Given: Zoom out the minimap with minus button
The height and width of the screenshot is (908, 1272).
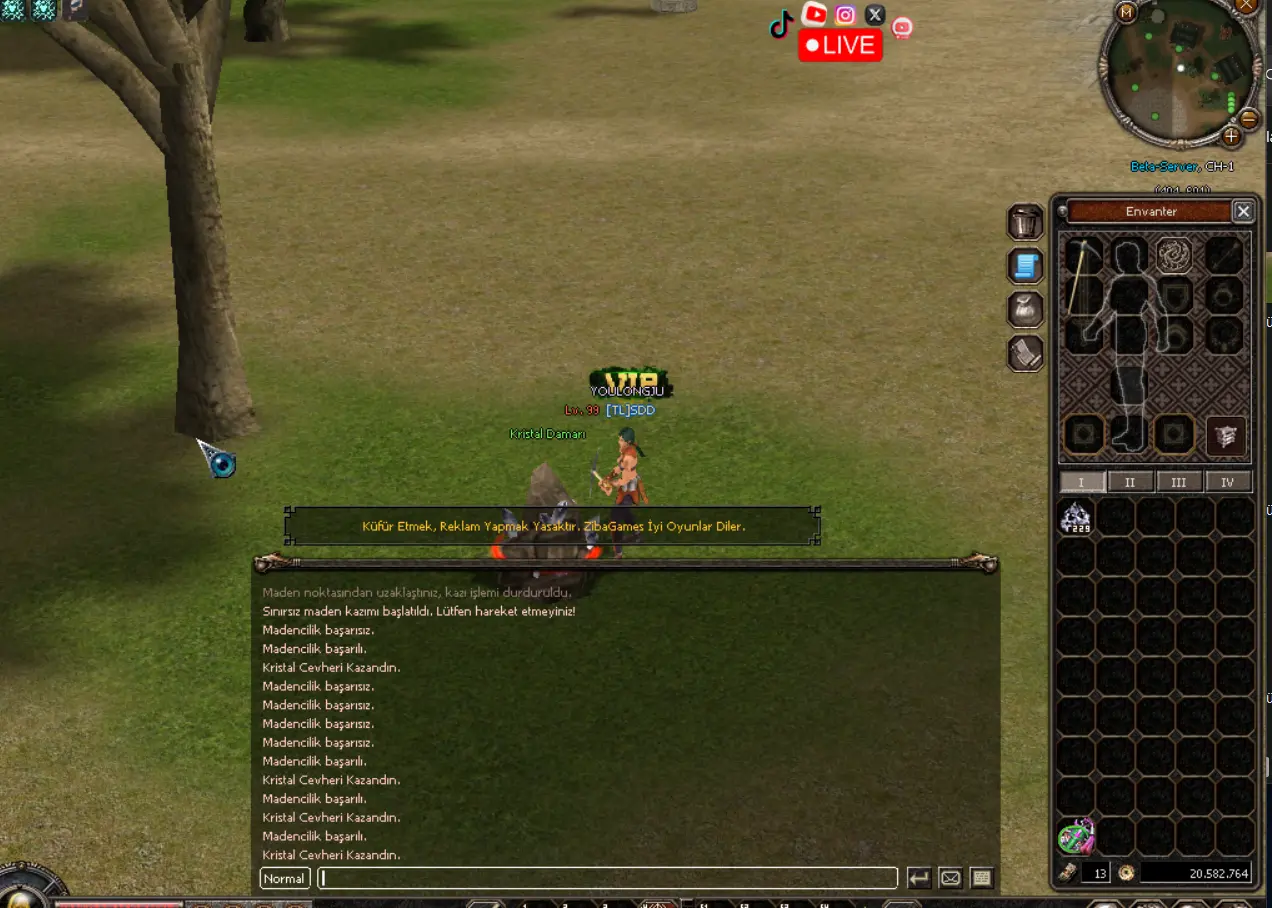Looking at the screenshot, I should point(1248,119).
